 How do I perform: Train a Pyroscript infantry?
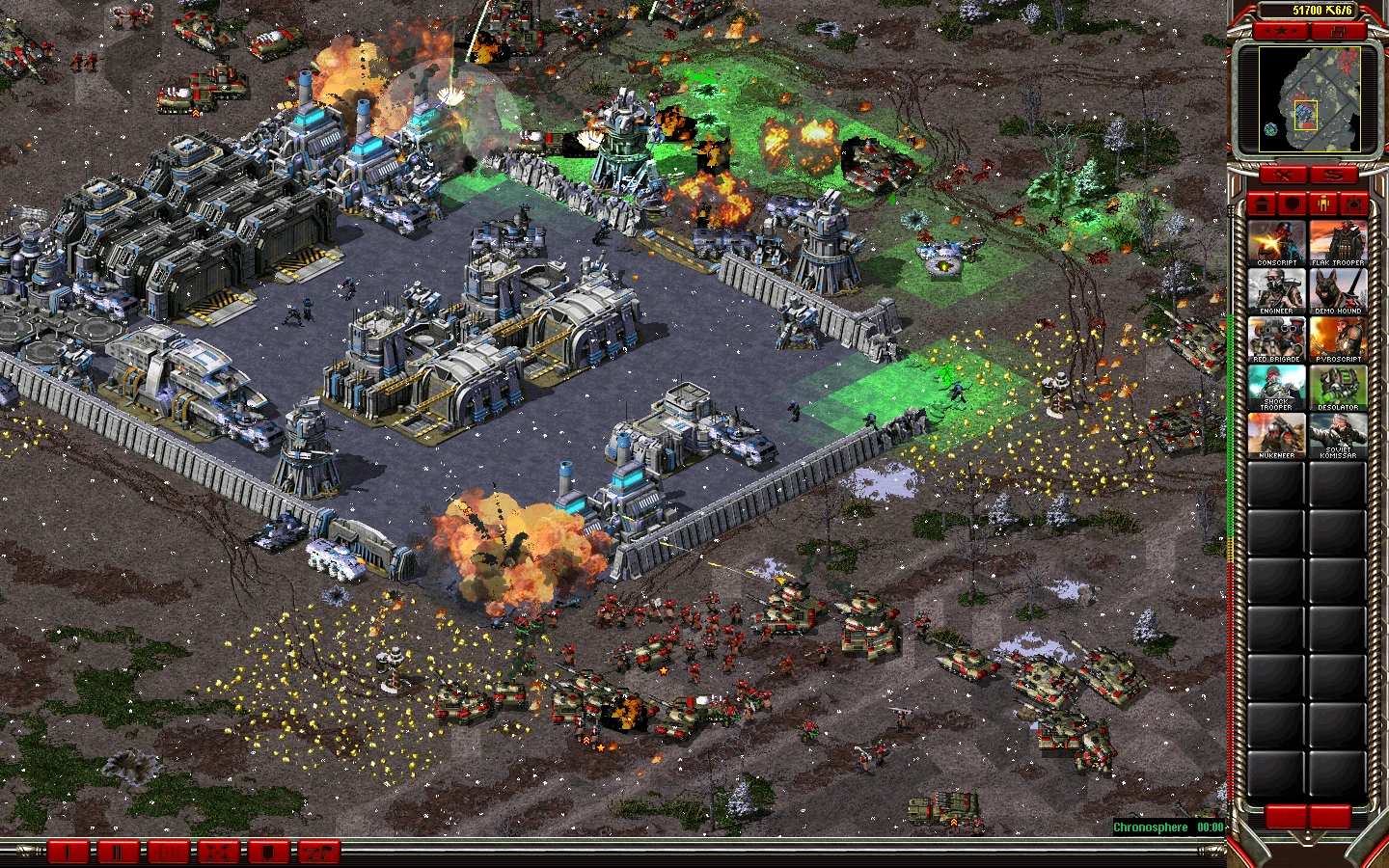(x=1338, y=339)
